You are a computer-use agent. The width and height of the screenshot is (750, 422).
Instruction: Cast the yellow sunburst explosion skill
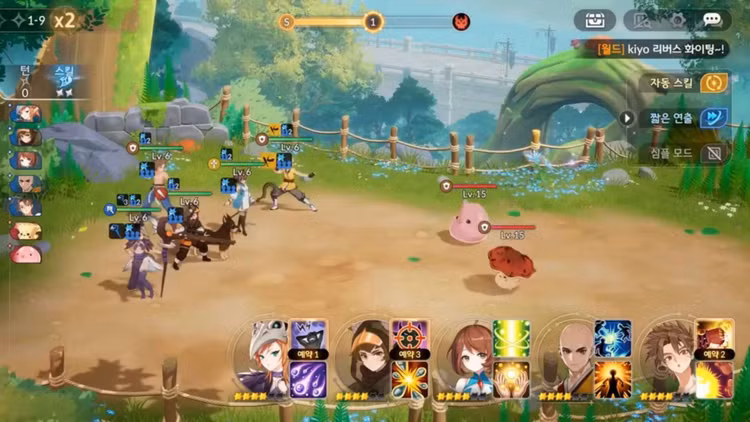pyautogui.click(x=715, y=379)
